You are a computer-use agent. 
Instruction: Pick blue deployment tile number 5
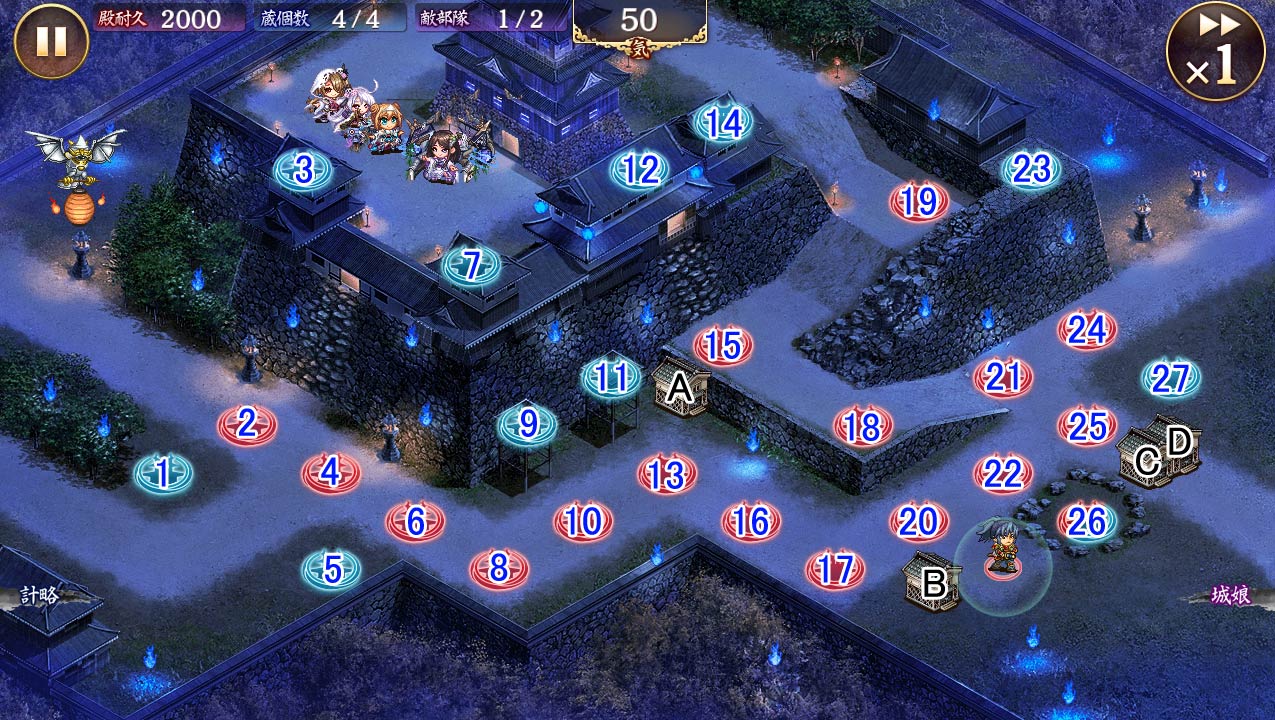pos(332,570)
